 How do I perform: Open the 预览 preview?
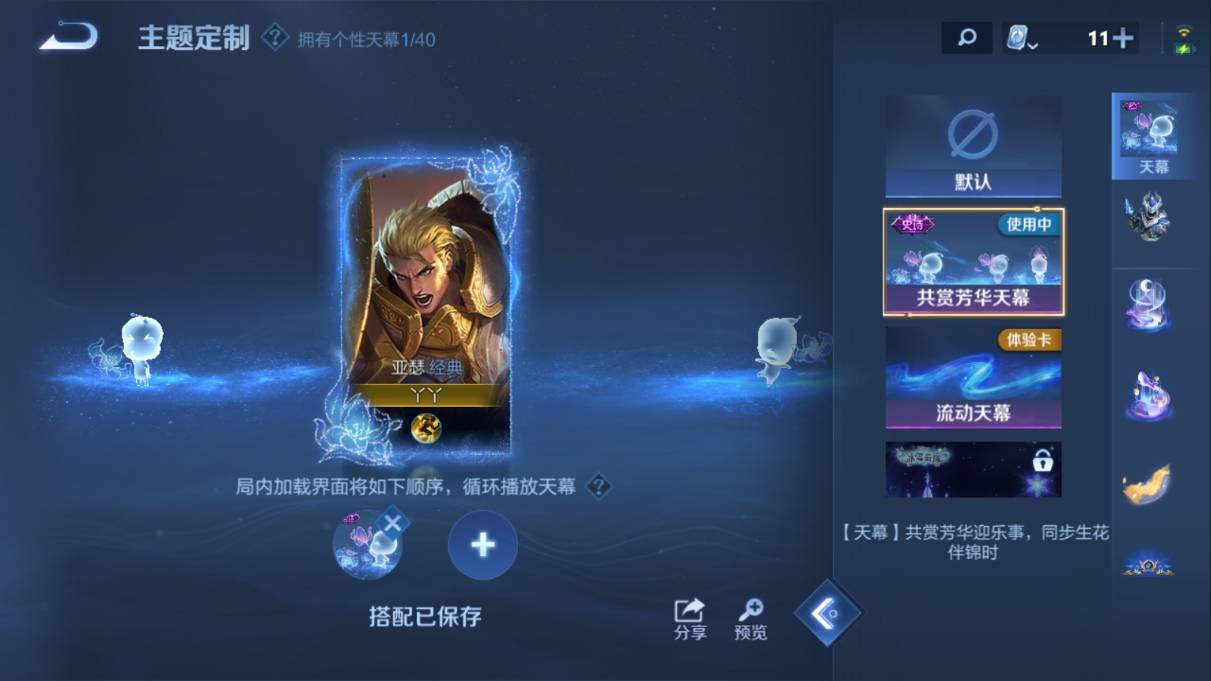click(751, 618)
